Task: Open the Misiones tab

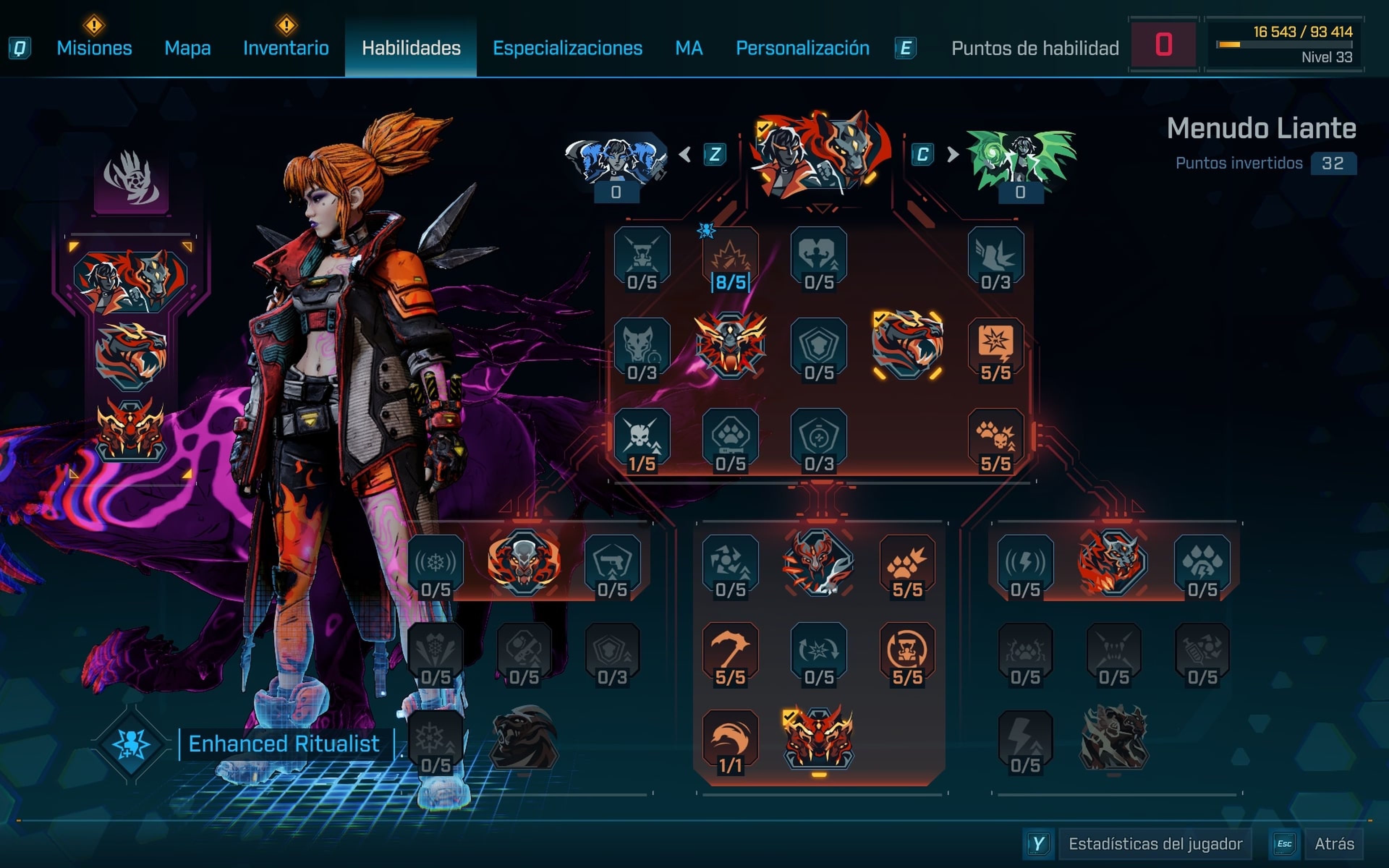Action: (94, 48)
